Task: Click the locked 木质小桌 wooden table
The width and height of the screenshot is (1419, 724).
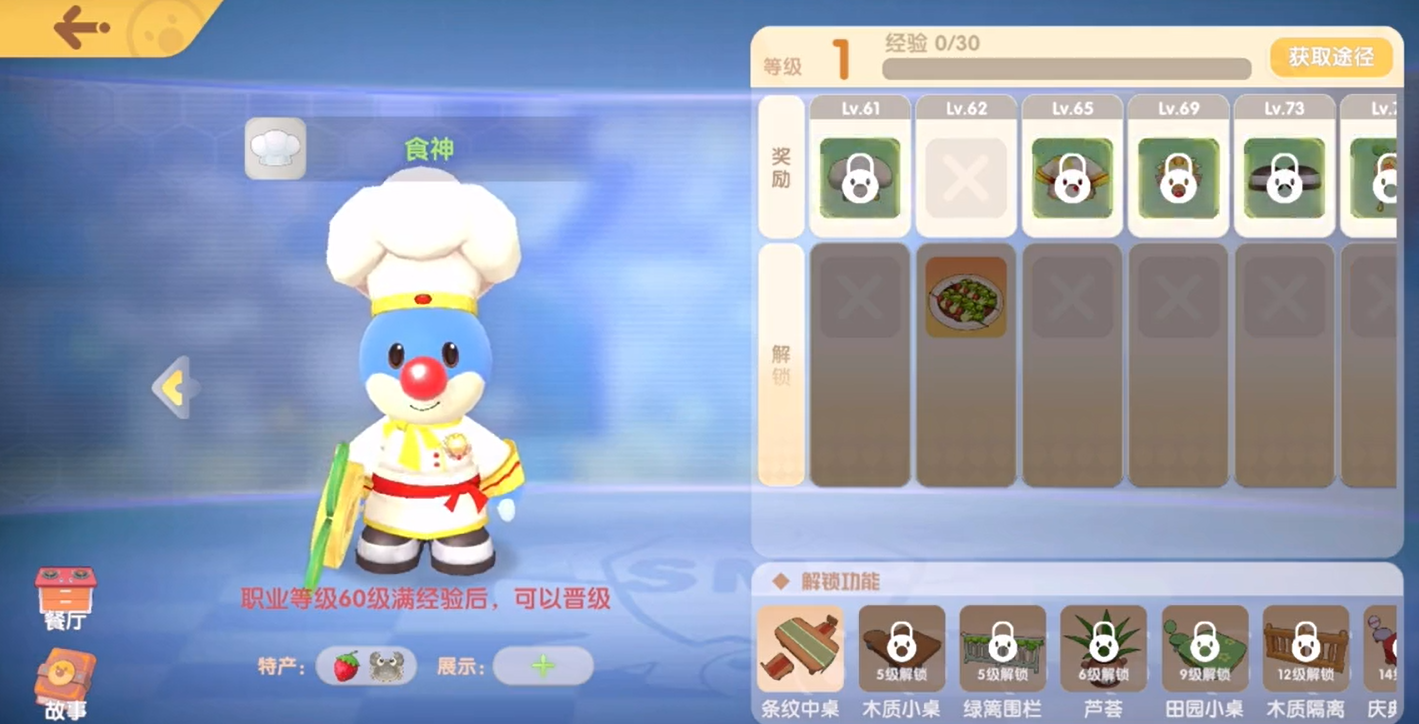Action: 902,650
